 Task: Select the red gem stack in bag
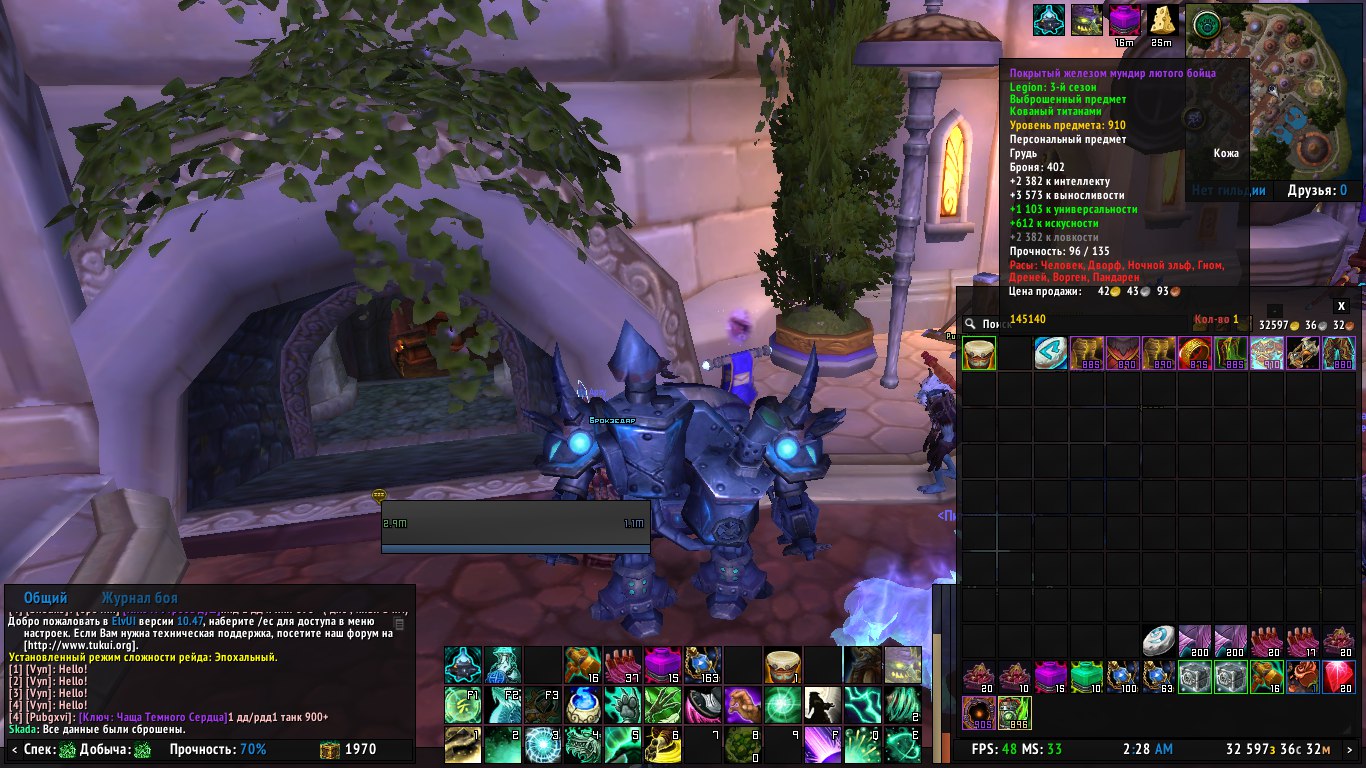tap(1338, 677)
